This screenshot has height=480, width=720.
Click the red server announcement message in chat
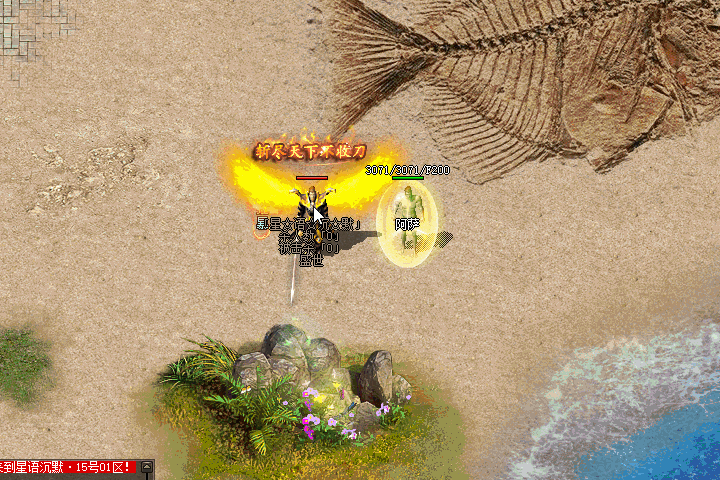[68, 467]
